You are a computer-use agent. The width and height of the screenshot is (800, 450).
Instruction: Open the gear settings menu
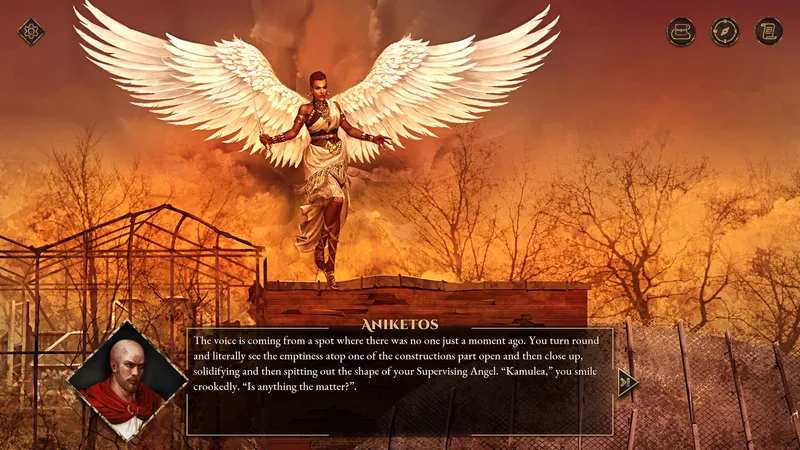coord(31,32)
